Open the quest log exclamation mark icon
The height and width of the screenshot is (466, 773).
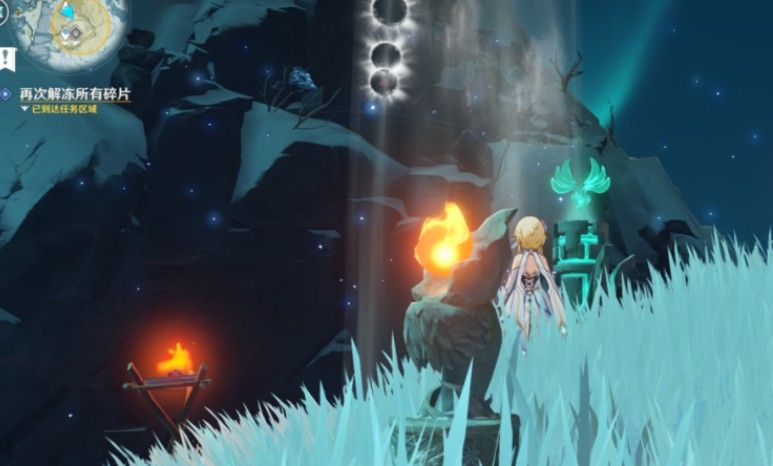coord(8,59)
